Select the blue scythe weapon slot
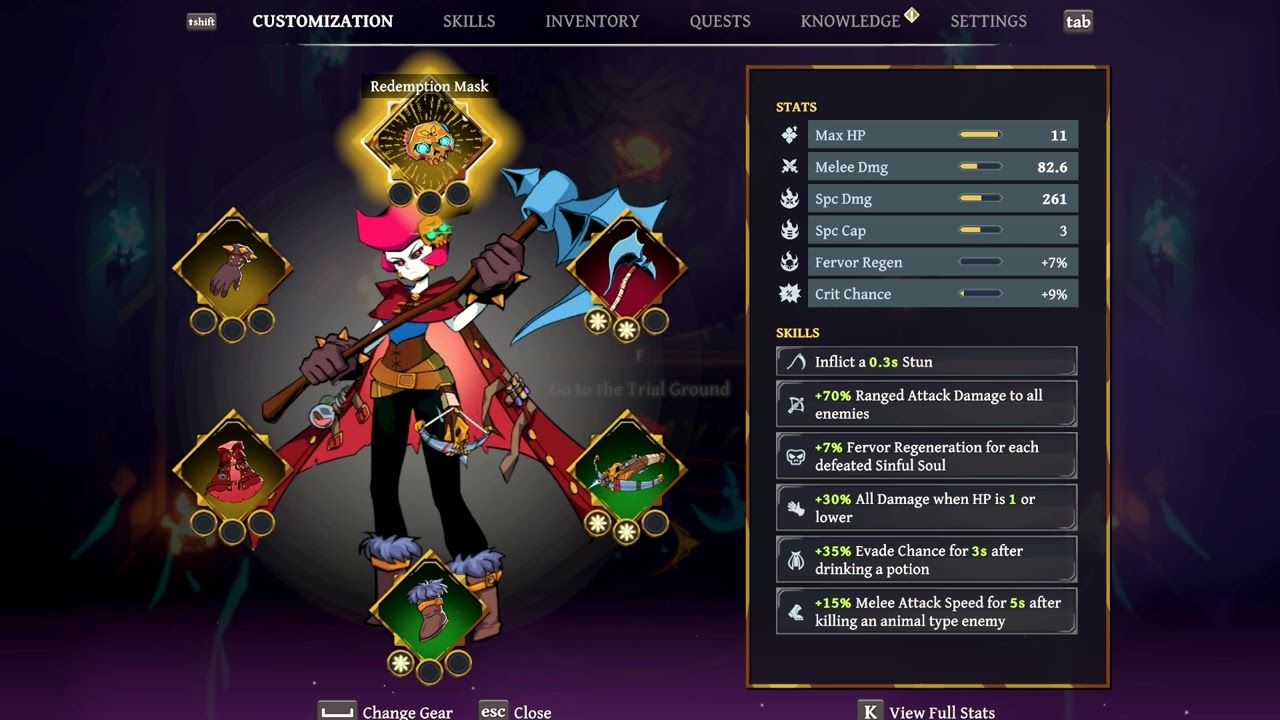The height and width of the screenshot is (720, 1280). coord(626,268)
